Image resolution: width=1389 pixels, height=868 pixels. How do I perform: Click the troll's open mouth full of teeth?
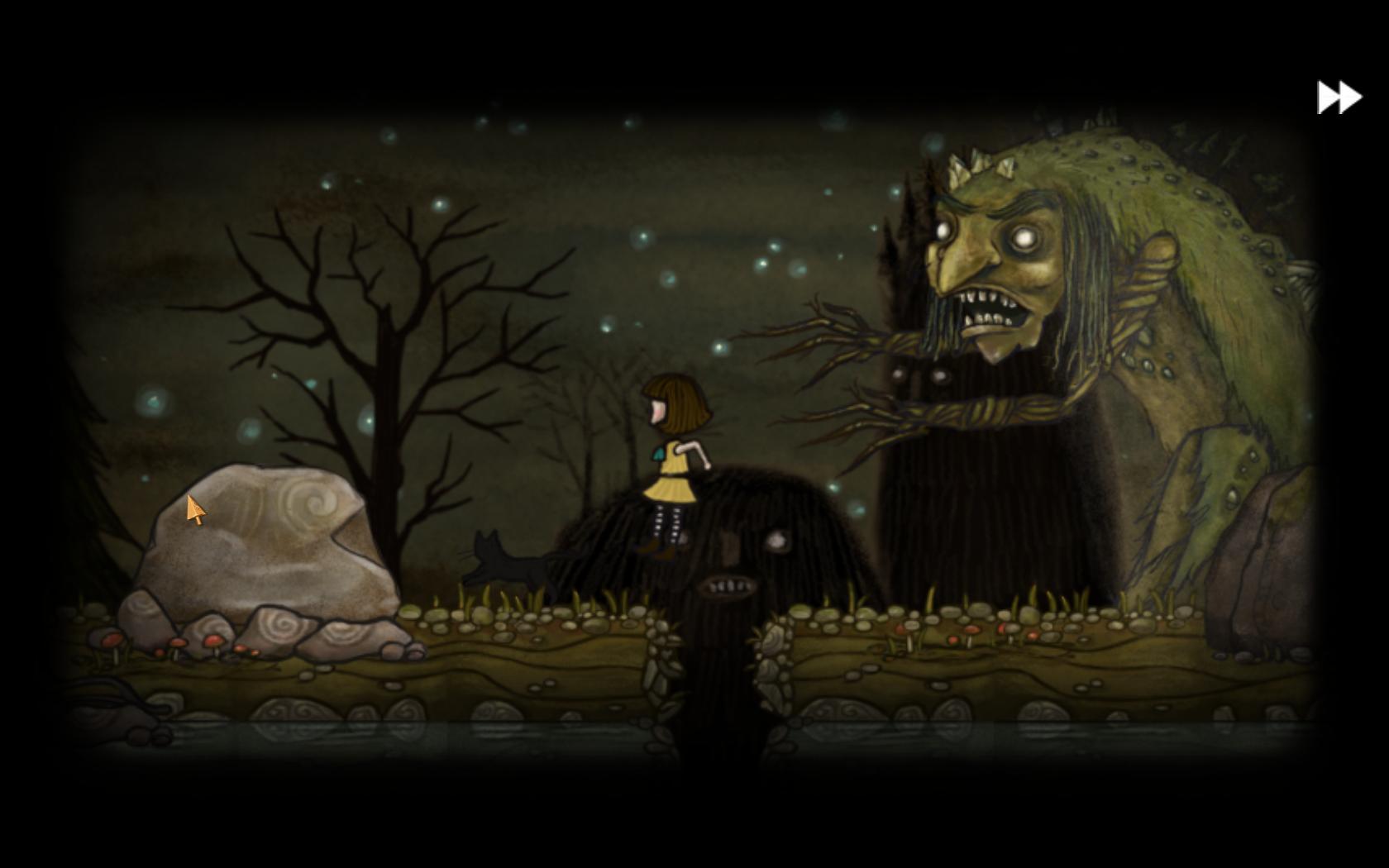coord(990,310)
